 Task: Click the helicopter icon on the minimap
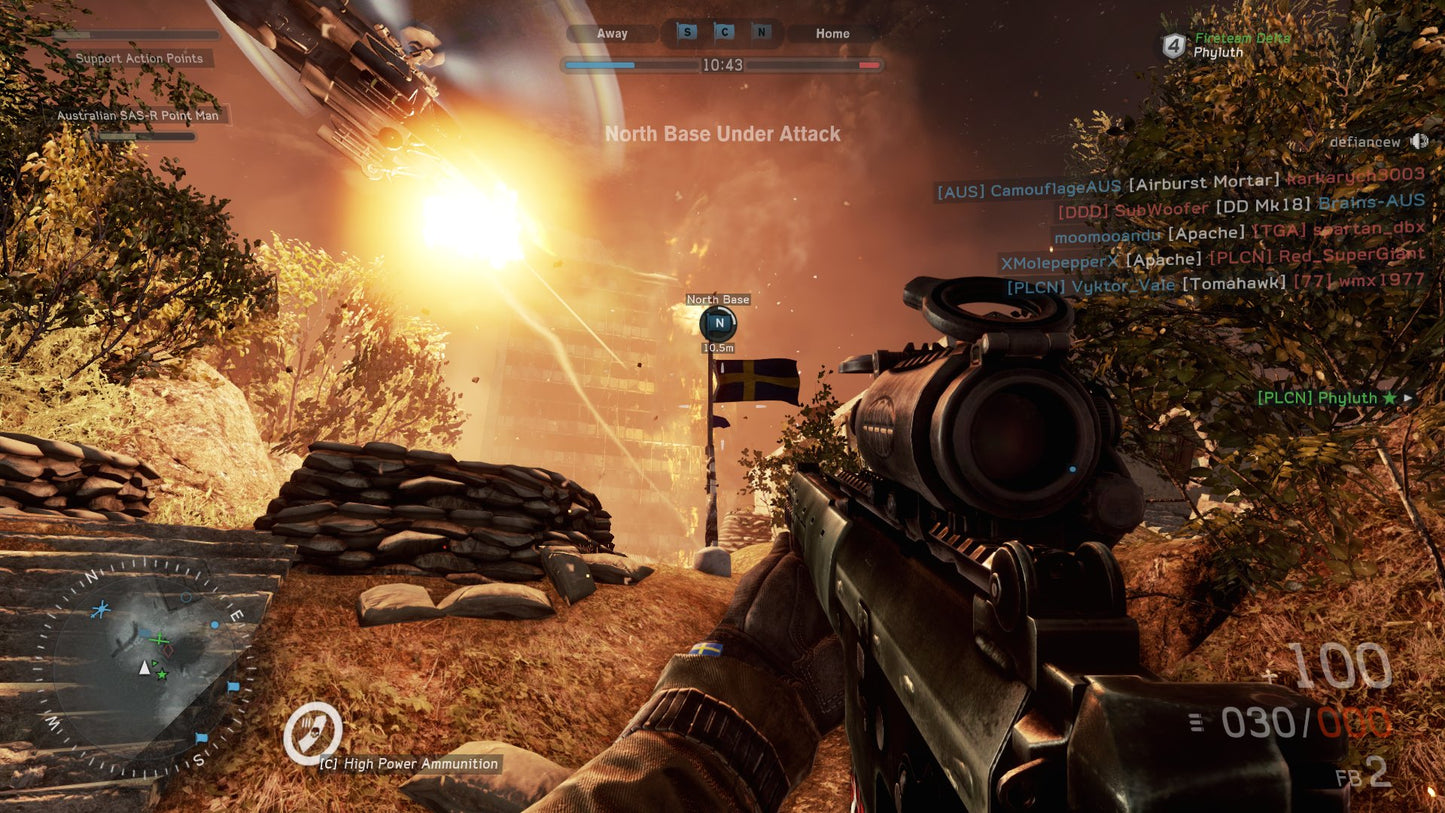(x=100, y=609)
